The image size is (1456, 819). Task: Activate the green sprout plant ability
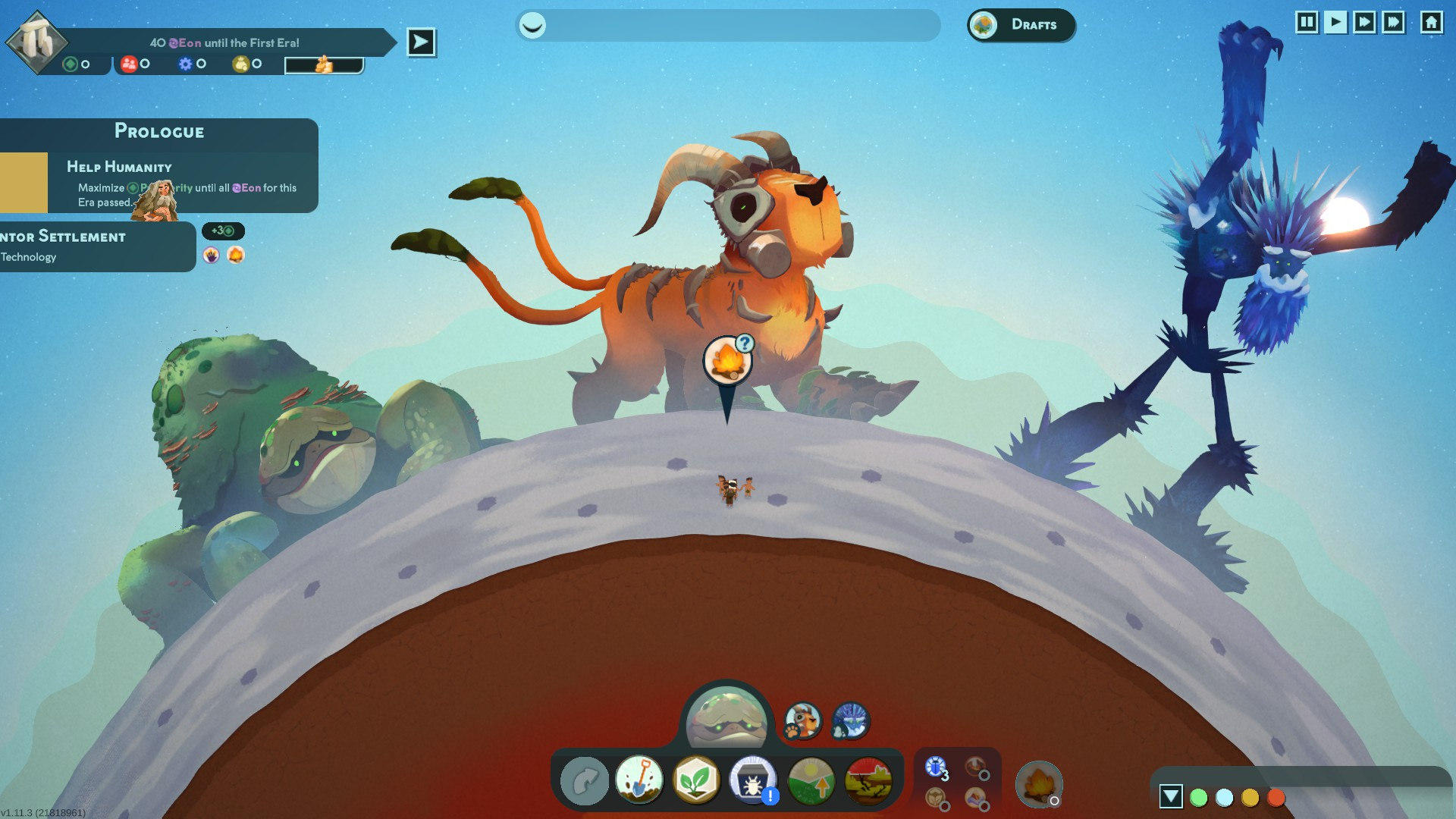pos(695,780)
